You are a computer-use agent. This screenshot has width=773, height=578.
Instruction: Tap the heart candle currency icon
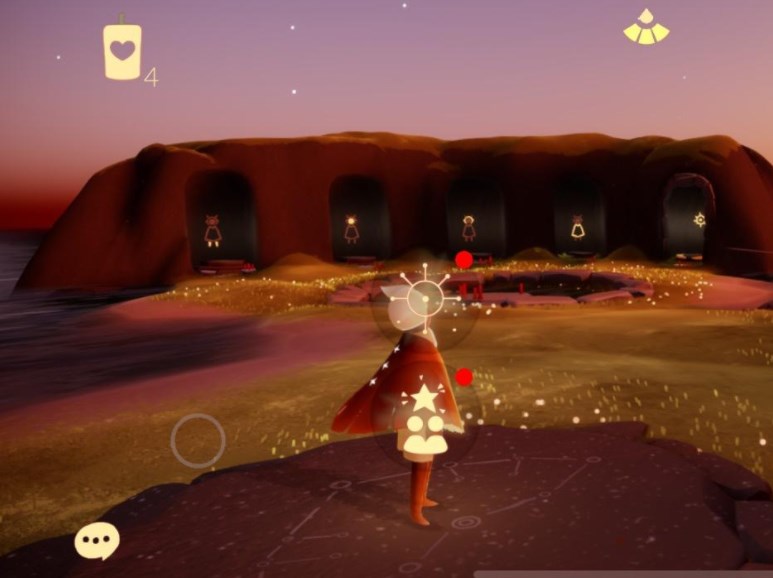pyautogui.click(x=122, y=51)
